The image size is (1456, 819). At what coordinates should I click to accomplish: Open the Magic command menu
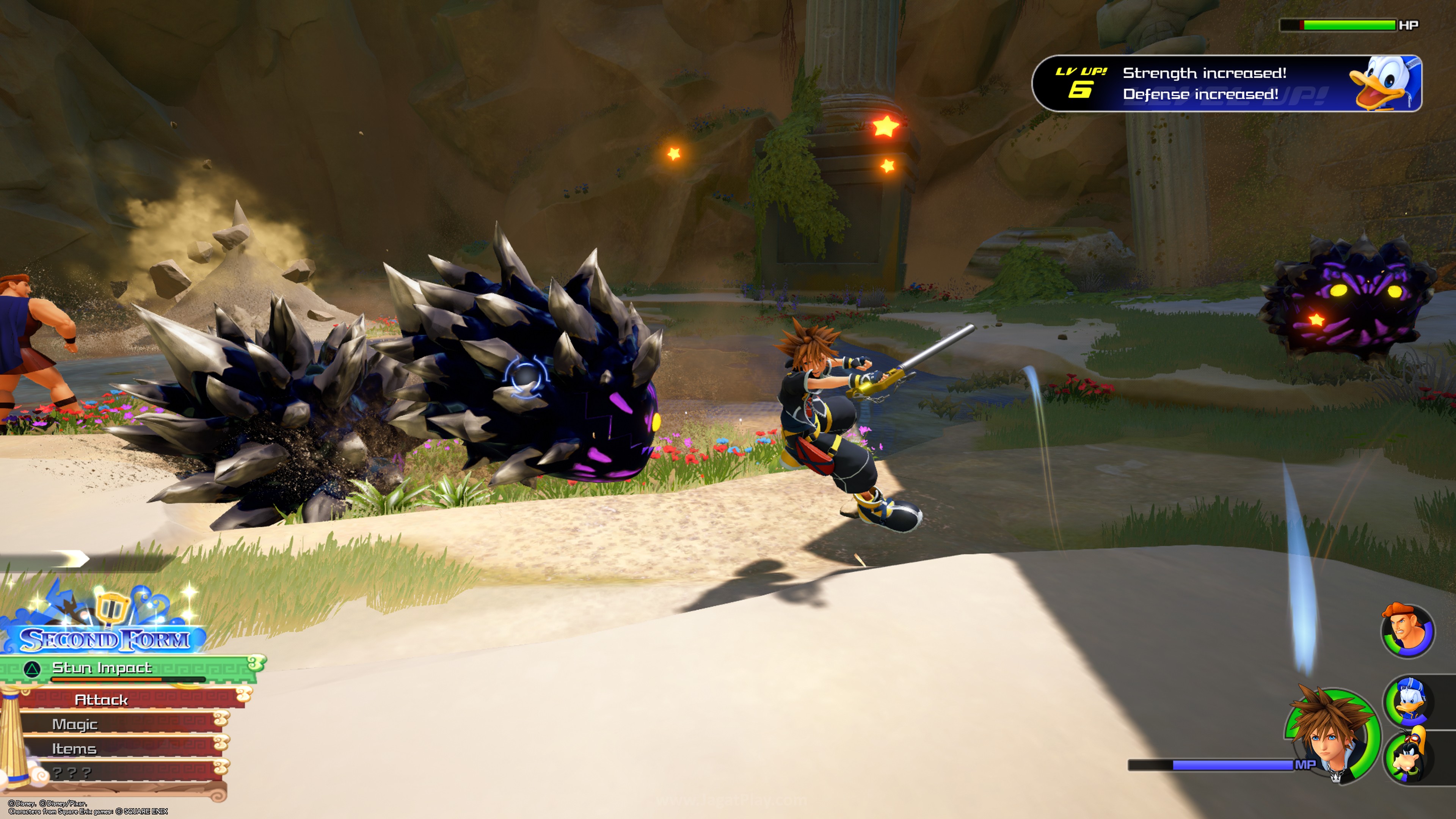(x=75, y=724)
